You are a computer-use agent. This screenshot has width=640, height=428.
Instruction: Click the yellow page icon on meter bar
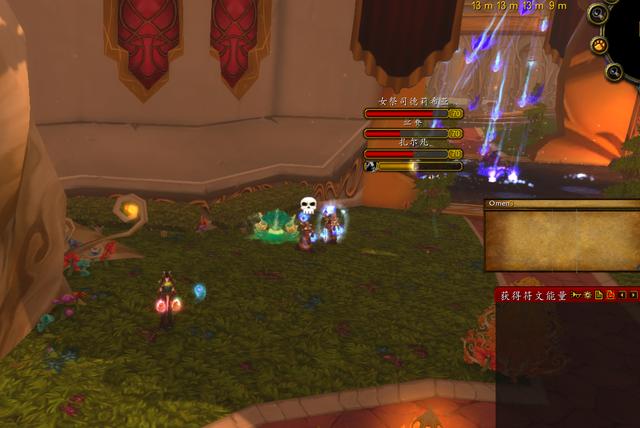[x=599, y=296]
